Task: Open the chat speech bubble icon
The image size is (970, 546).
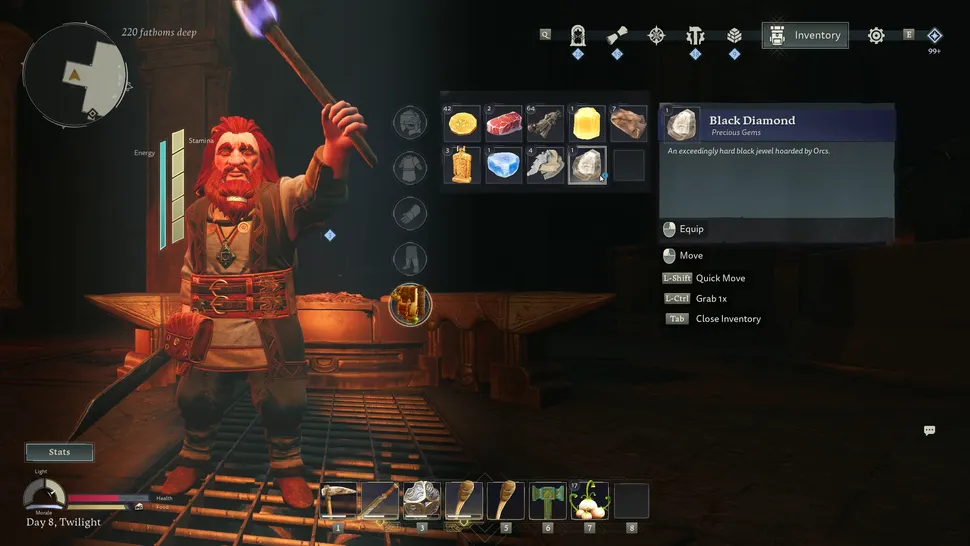Action: click(929, 430)
